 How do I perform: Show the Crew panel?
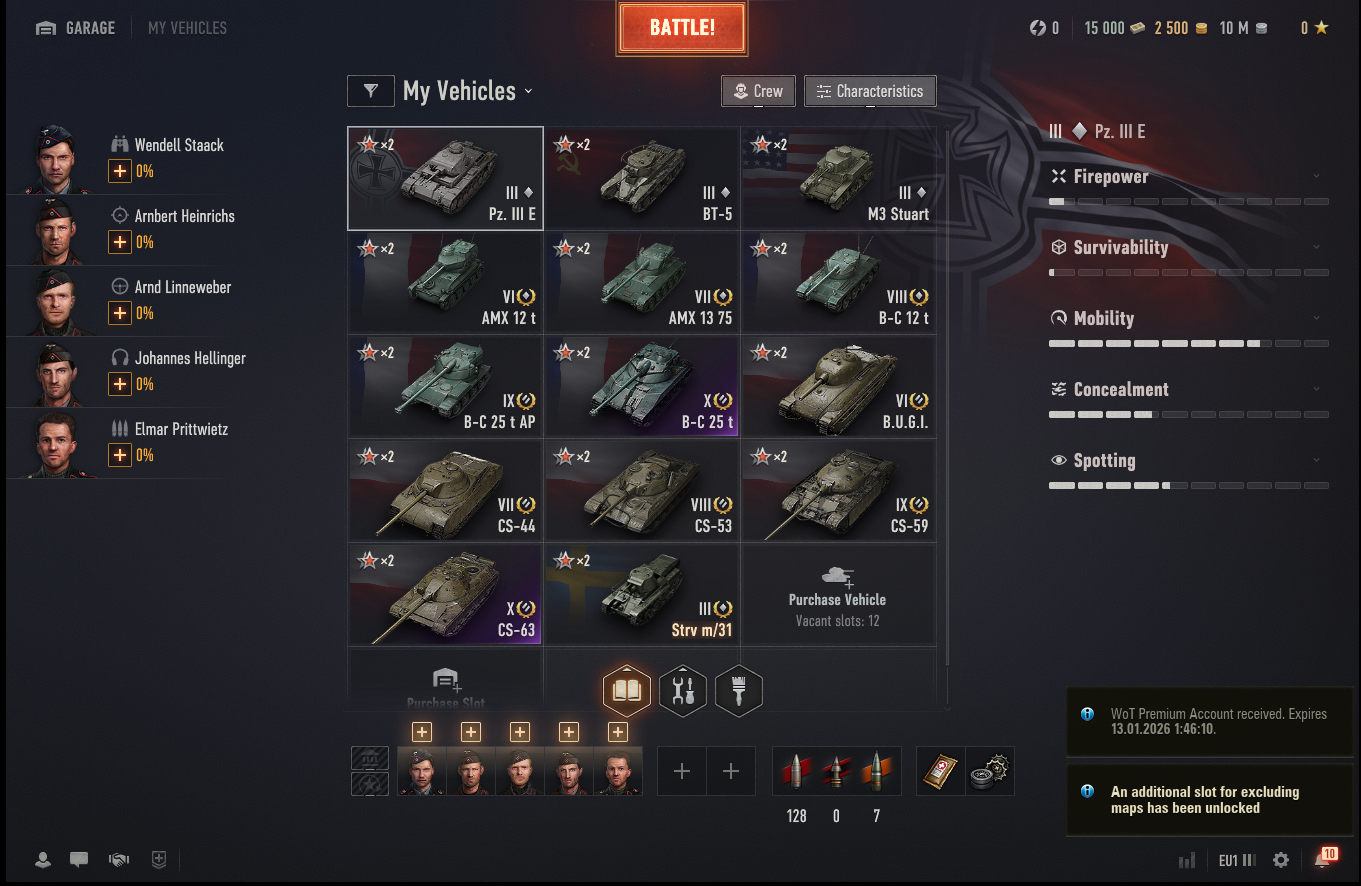pos(758,91)
